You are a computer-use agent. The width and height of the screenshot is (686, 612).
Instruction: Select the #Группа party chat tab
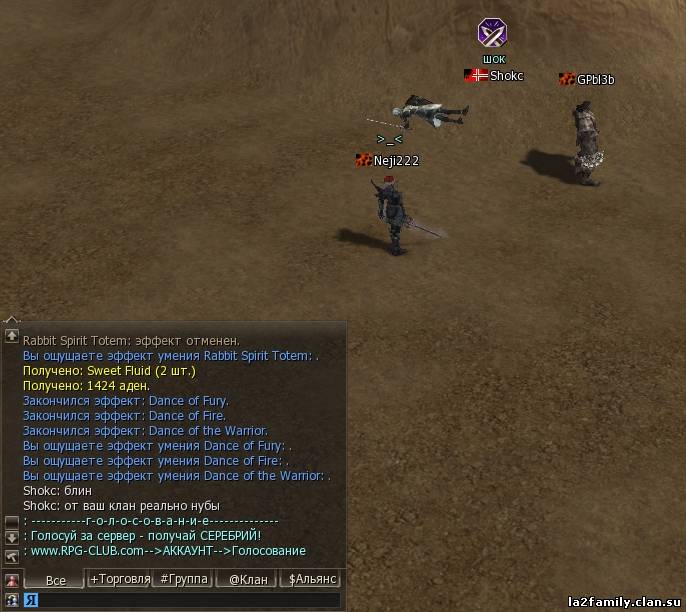[184, 579]
